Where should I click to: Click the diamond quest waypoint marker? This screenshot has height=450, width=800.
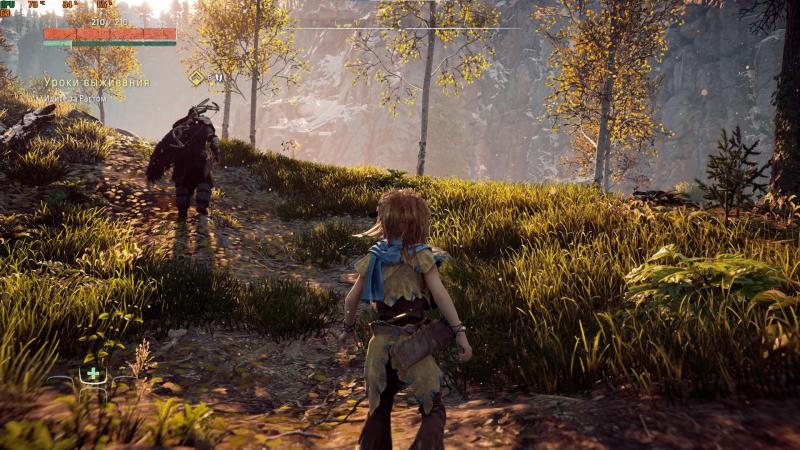tap(197, 77)
